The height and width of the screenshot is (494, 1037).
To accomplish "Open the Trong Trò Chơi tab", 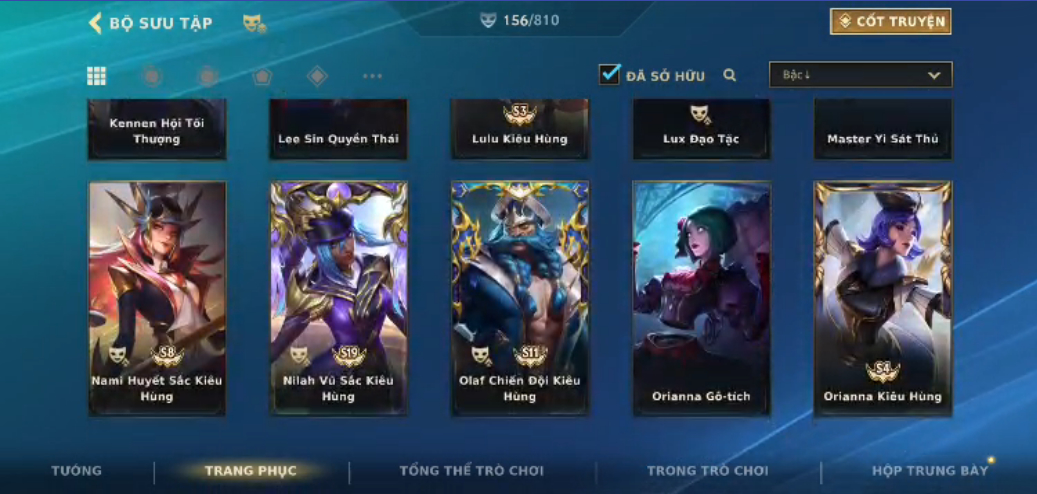I will point(707,471).
